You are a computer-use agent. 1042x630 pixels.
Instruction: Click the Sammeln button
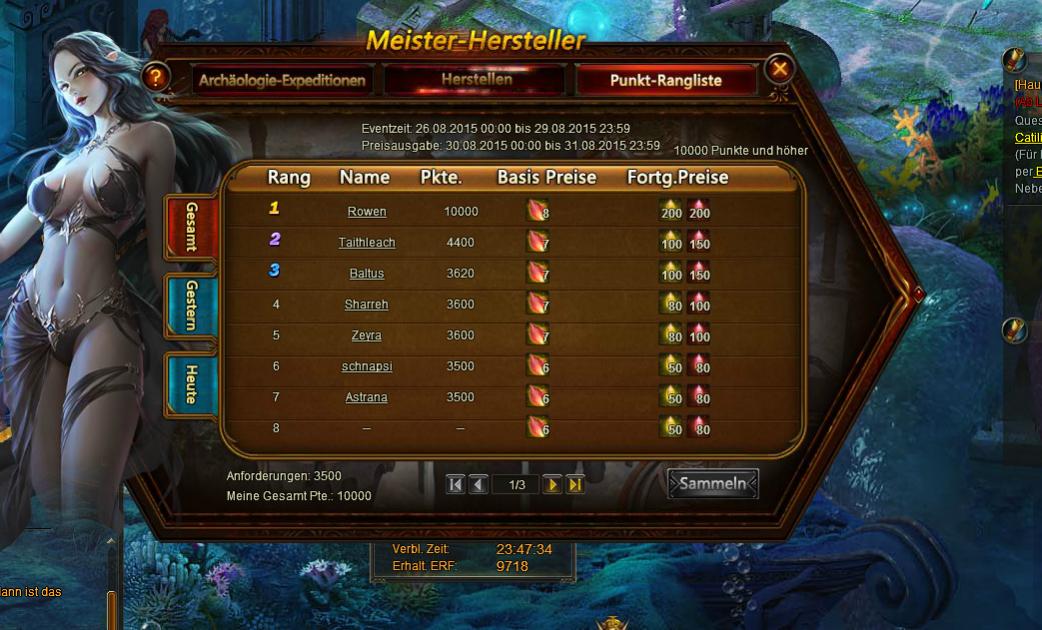point(713,484)
